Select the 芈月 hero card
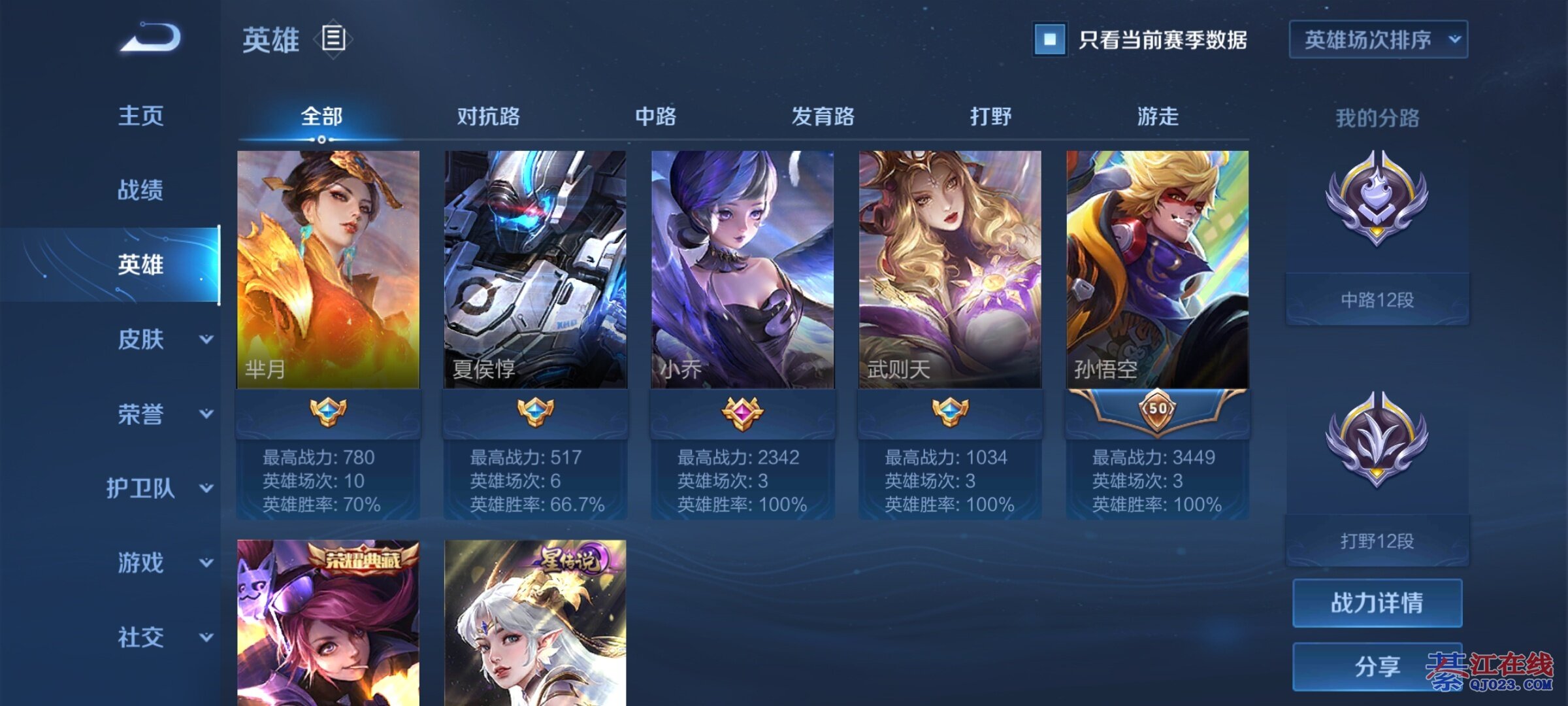This screenshot has height=706, width=1568. 328,270
